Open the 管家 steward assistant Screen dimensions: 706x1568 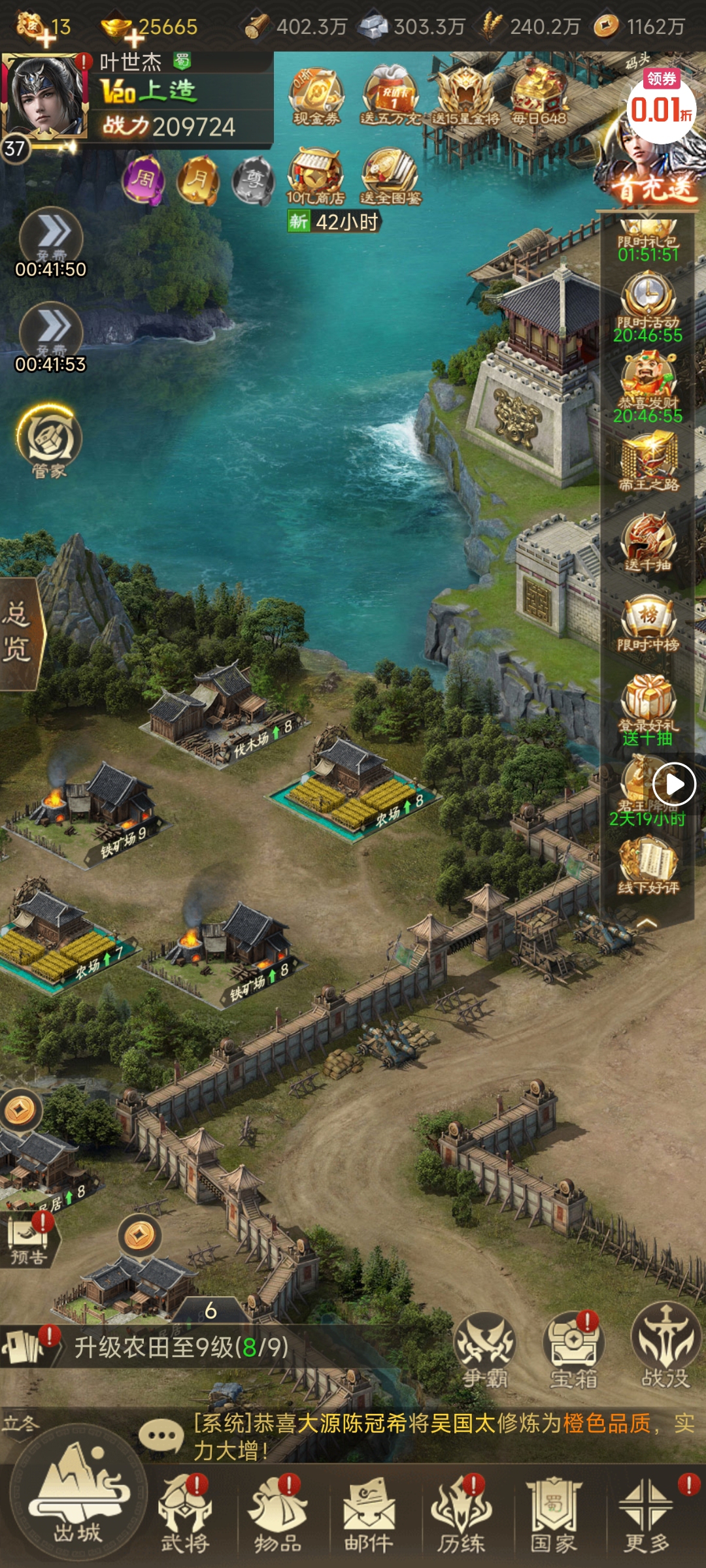[x=49, y=441]
